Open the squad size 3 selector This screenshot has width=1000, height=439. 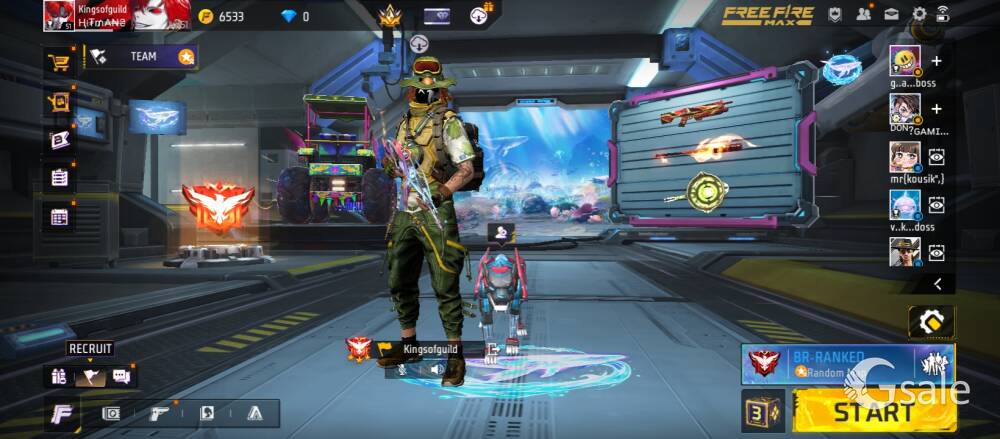(x=762, y=411)
